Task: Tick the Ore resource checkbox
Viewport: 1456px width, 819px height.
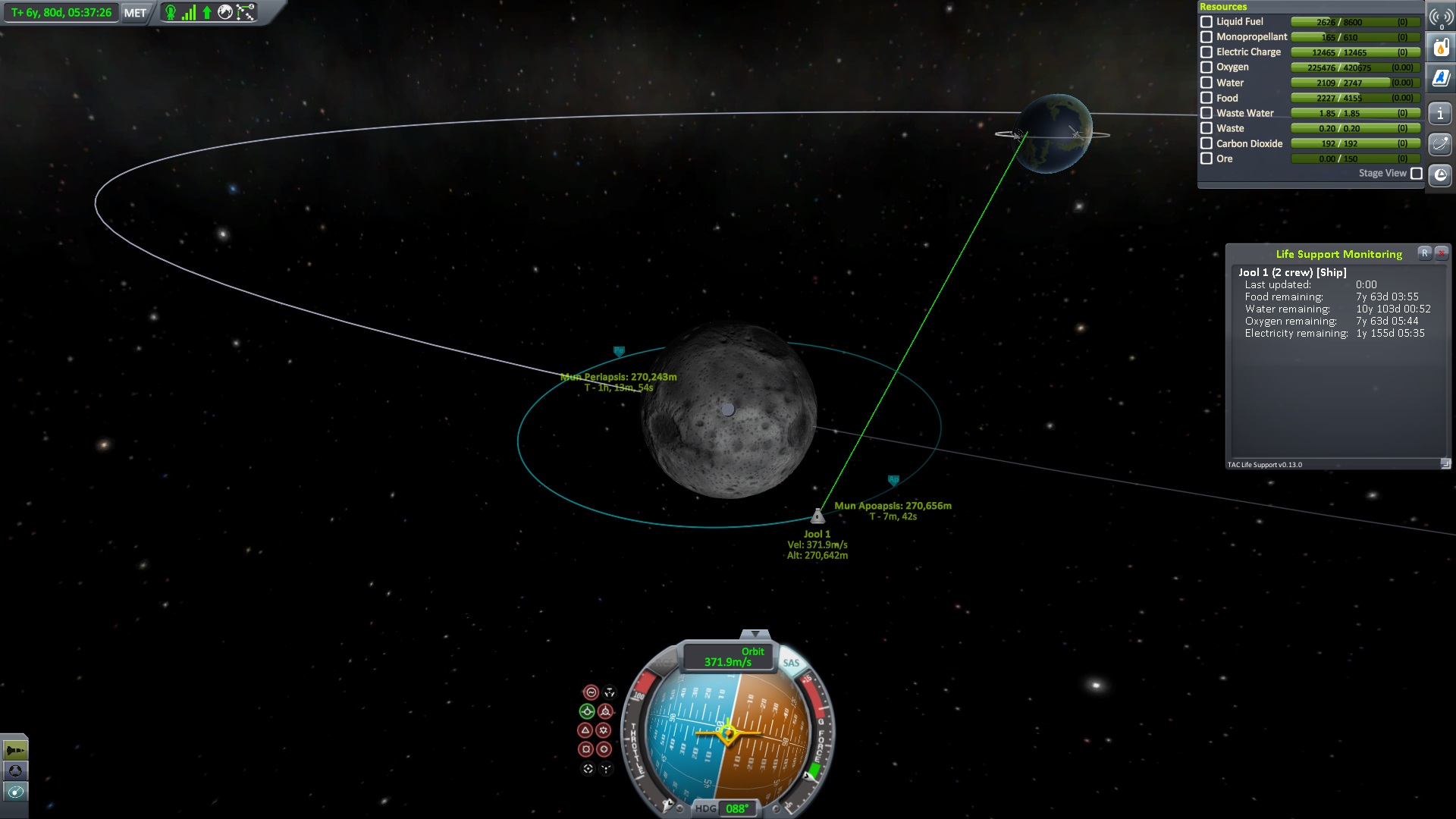Action: (x=1207, y=158)
